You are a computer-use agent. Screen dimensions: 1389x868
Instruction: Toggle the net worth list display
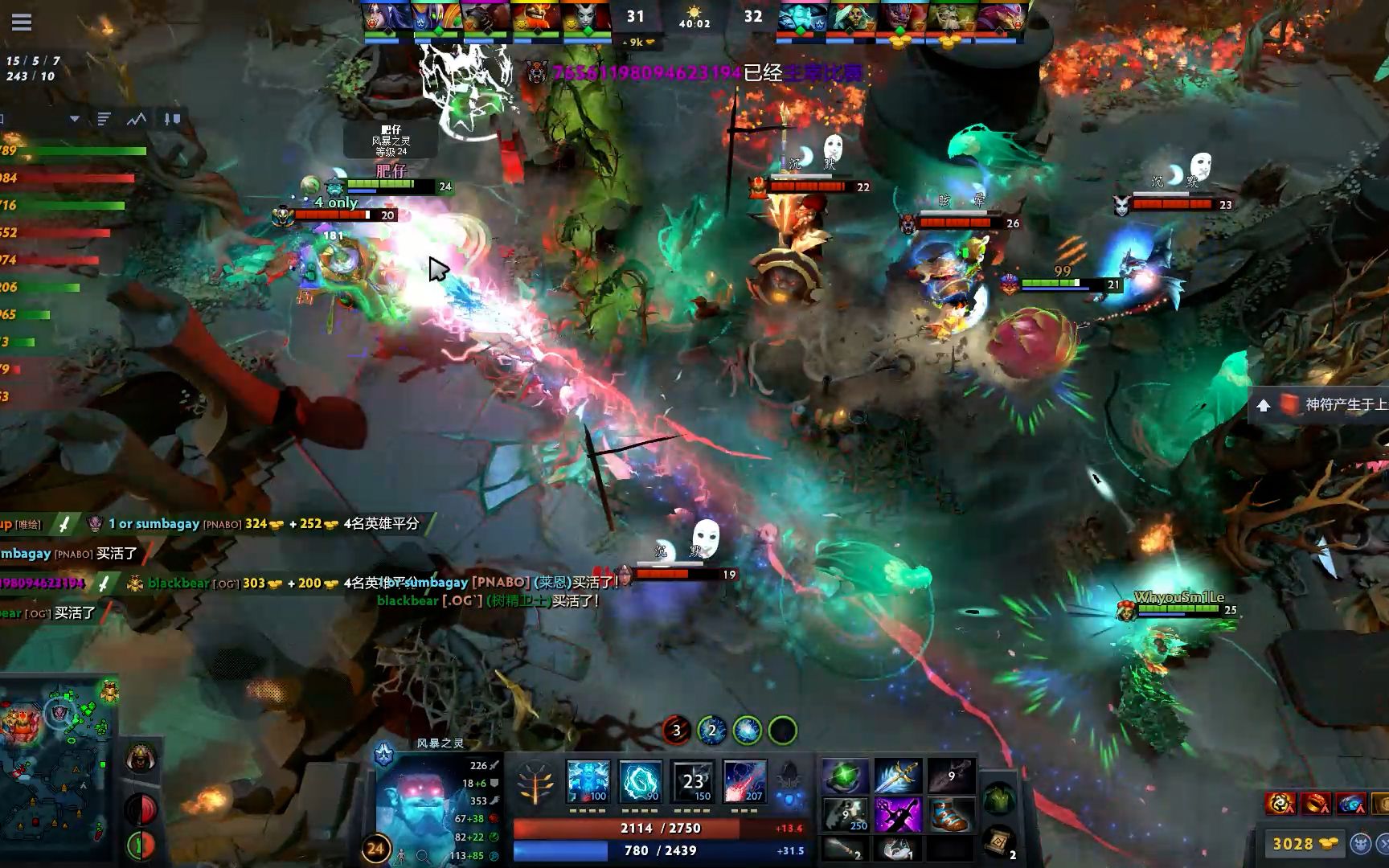pyautogui.click(x=103, y=119)
